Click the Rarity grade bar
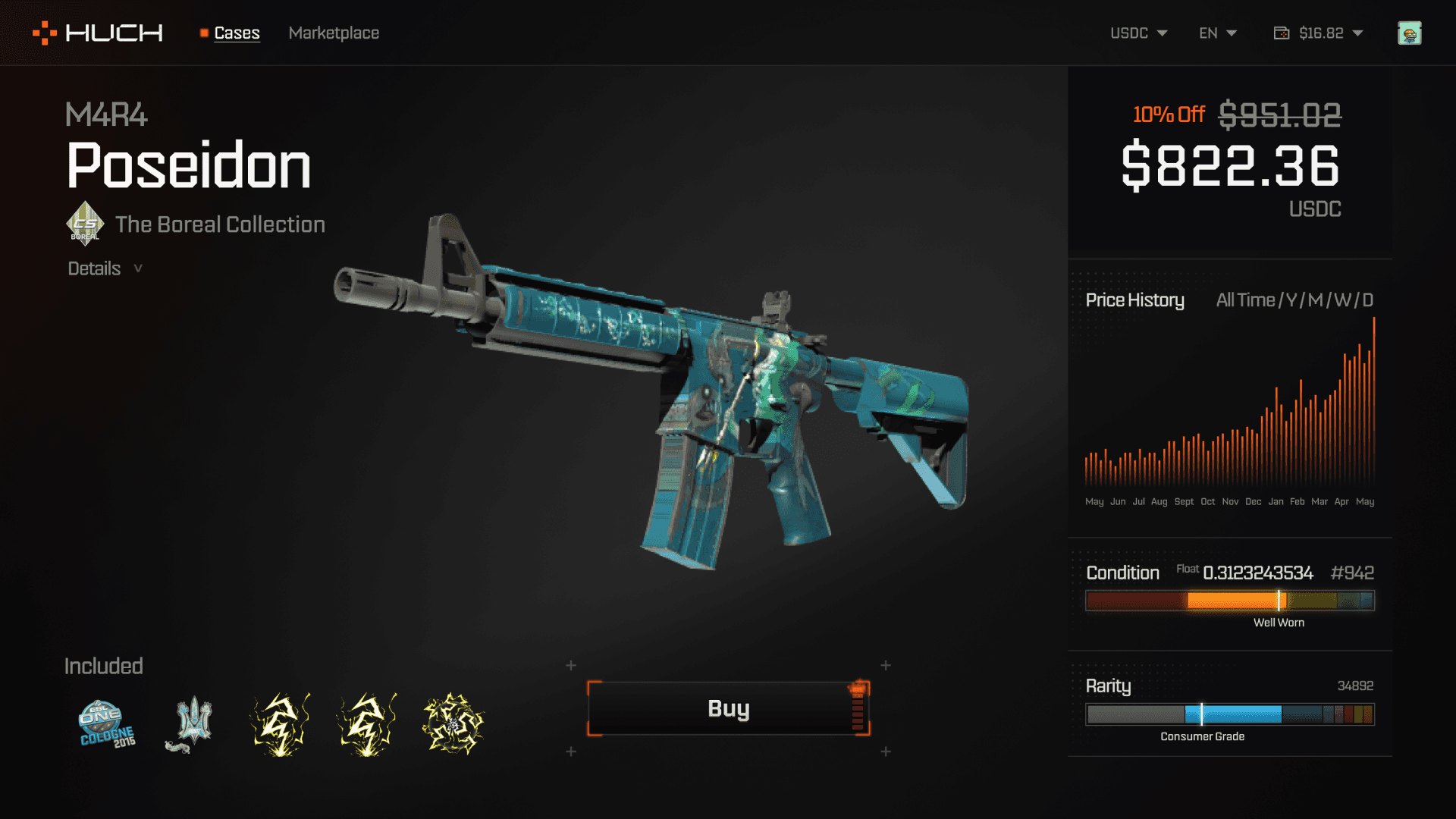1456x819 pixels. tap(1229, 714)
